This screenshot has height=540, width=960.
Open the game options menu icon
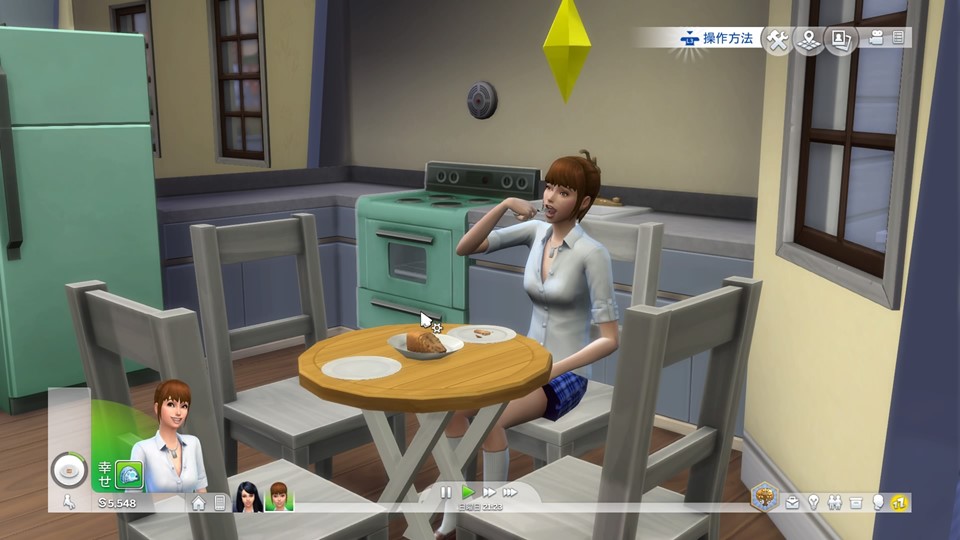(899, 38)
